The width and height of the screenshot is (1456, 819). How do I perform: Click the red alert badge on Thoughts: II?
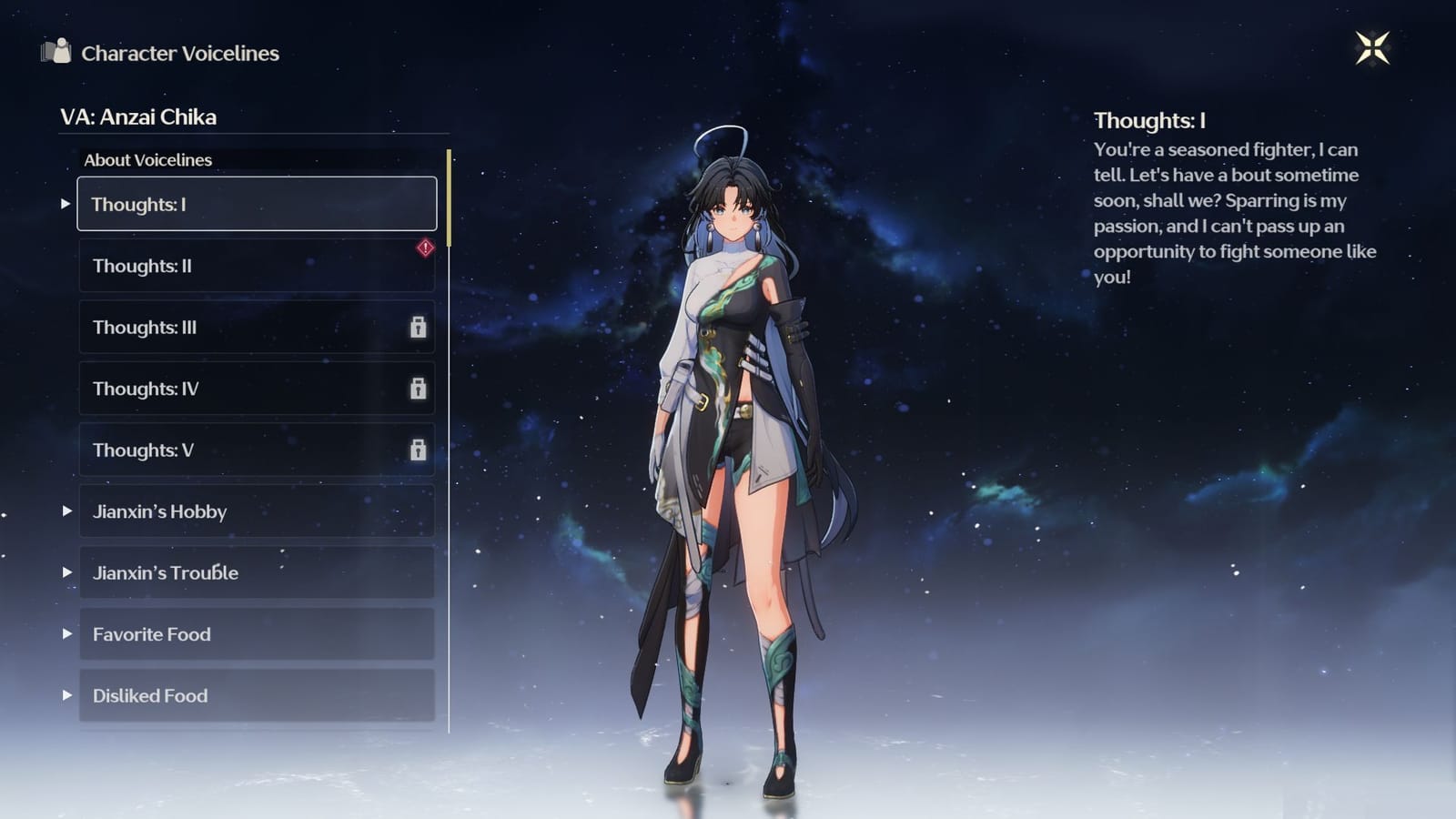tap(423, 247)
